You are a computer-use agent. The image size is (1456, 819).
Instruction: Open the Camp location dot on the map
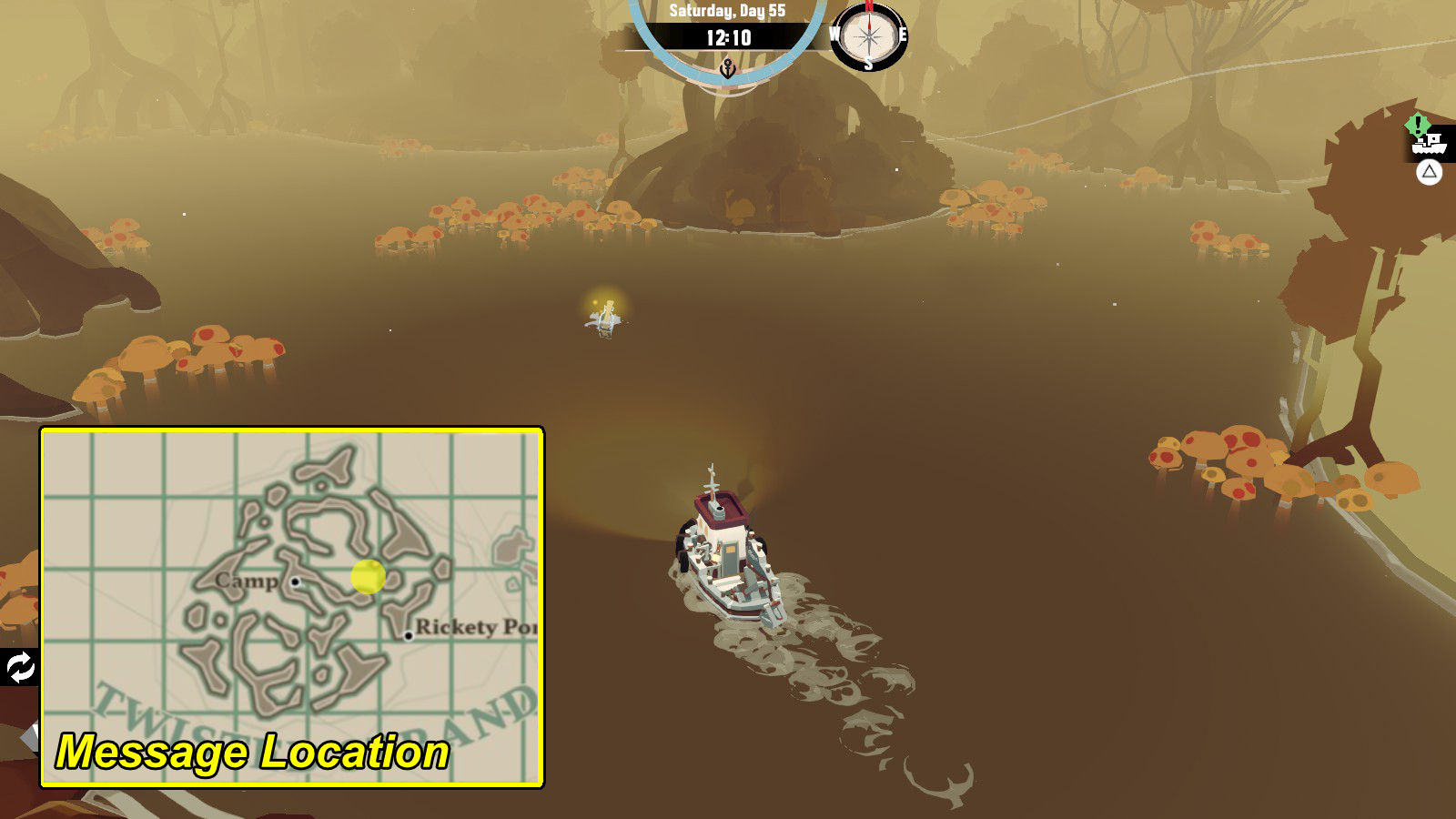pos(296,581)
